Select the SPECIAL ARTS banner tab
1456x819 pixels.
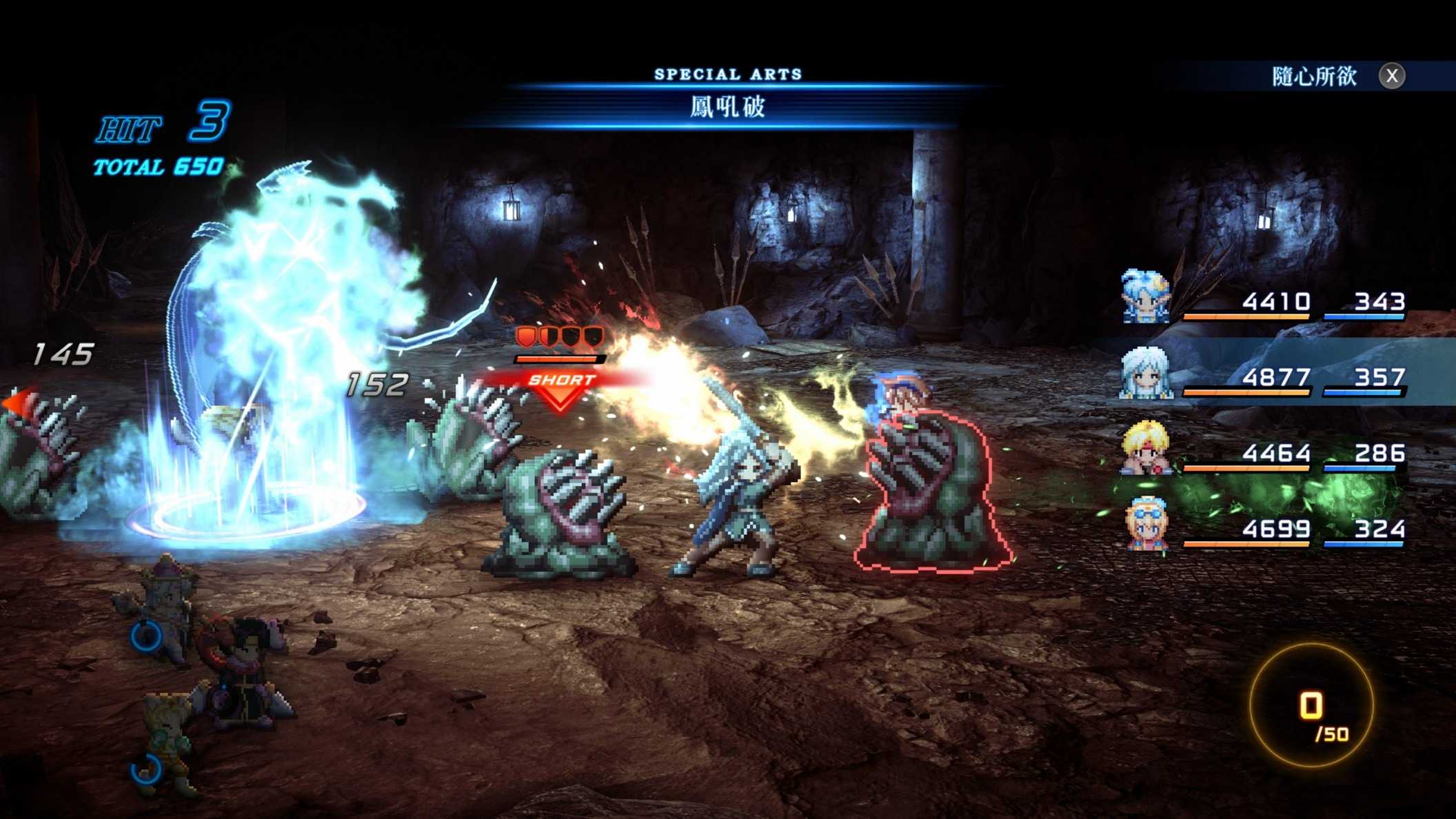(728, 72)
